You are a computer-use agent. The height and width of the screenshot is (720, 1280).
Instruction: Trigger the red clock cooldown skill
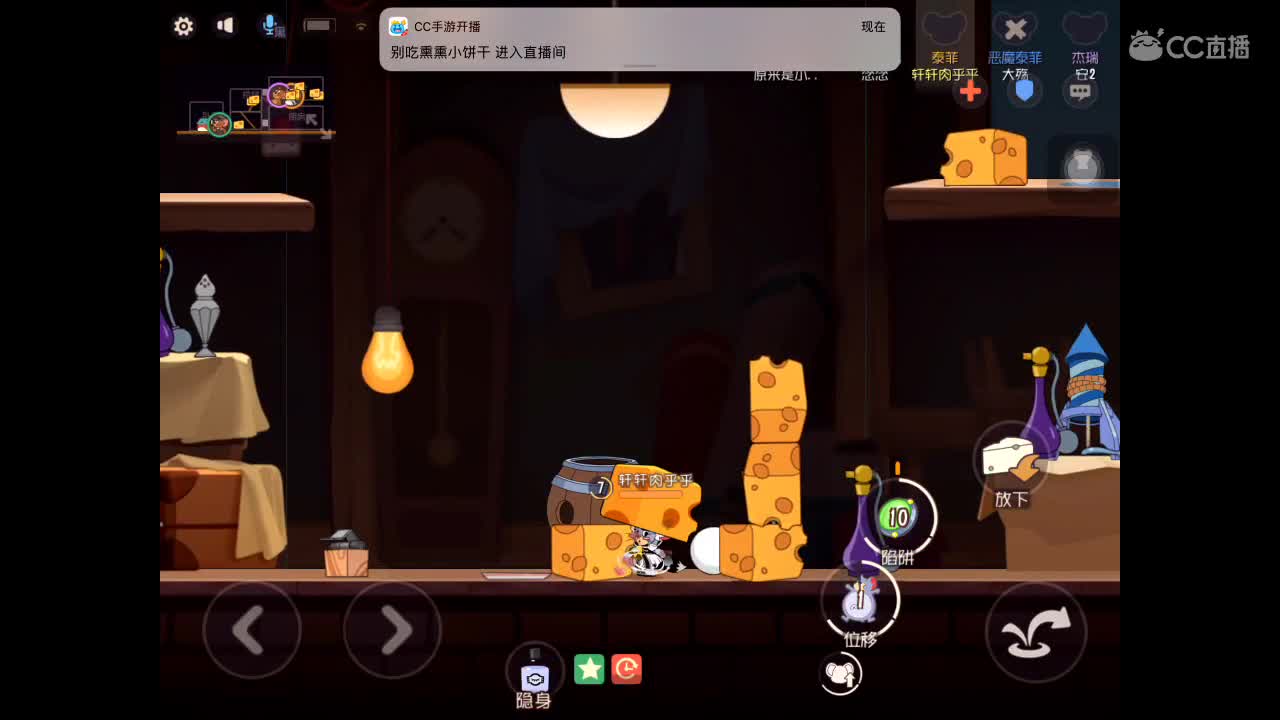click(627, 670)
